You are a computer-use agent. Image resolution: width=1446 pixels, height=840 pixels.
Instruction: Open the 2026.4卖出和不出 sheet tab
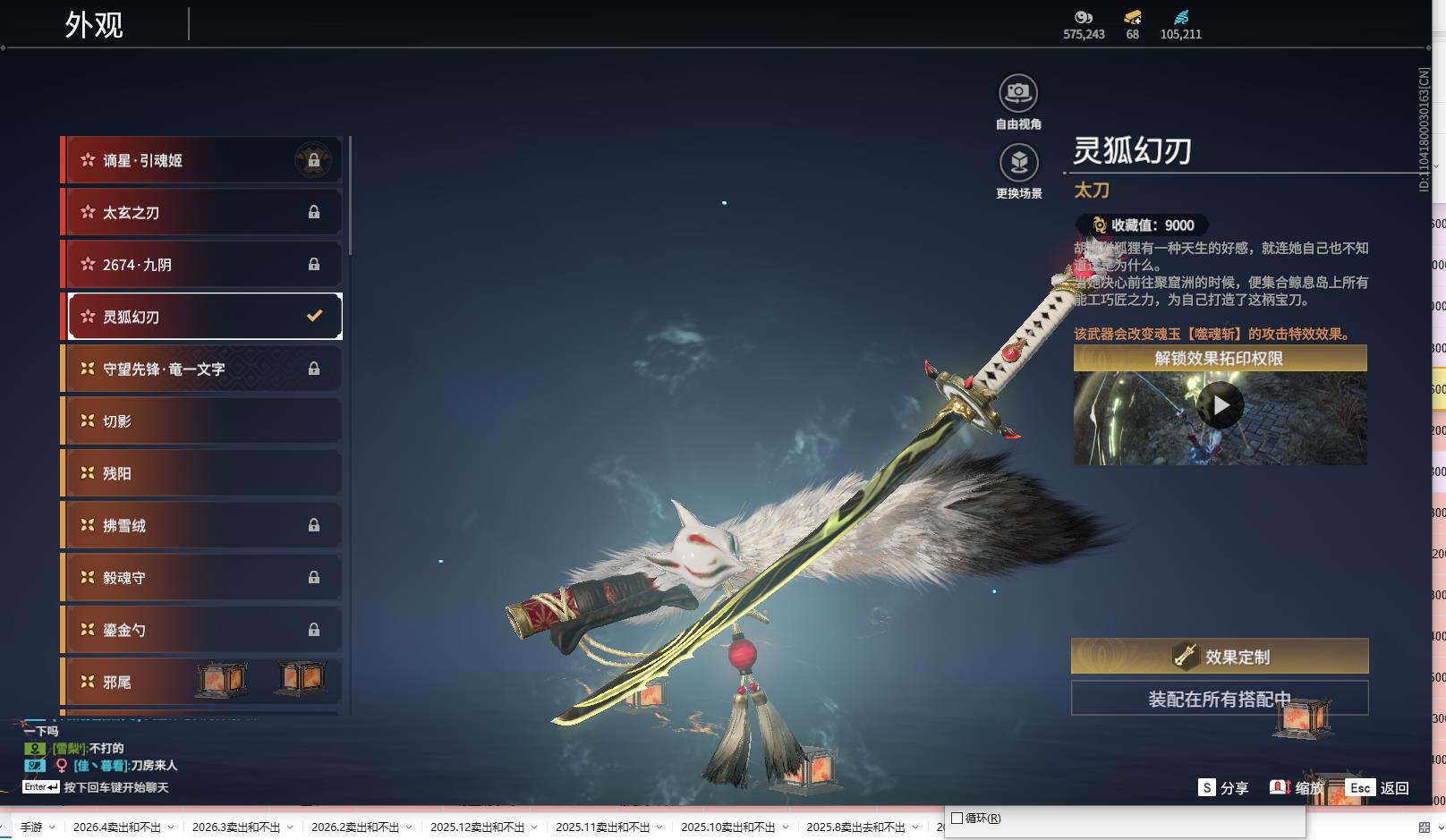(117, 827)
